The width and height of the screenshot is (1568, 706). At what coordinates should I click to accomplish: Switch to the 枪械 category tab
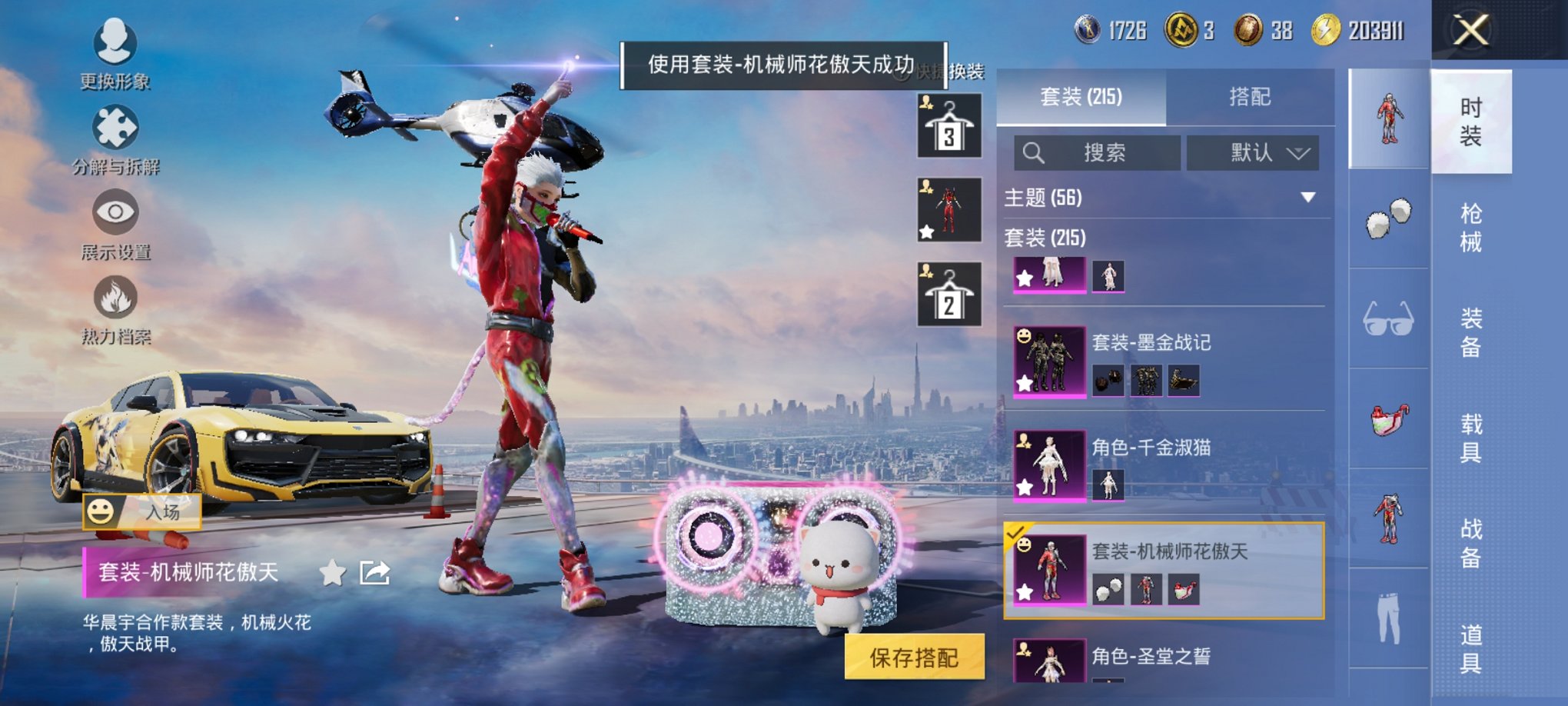pos(1470,228)
